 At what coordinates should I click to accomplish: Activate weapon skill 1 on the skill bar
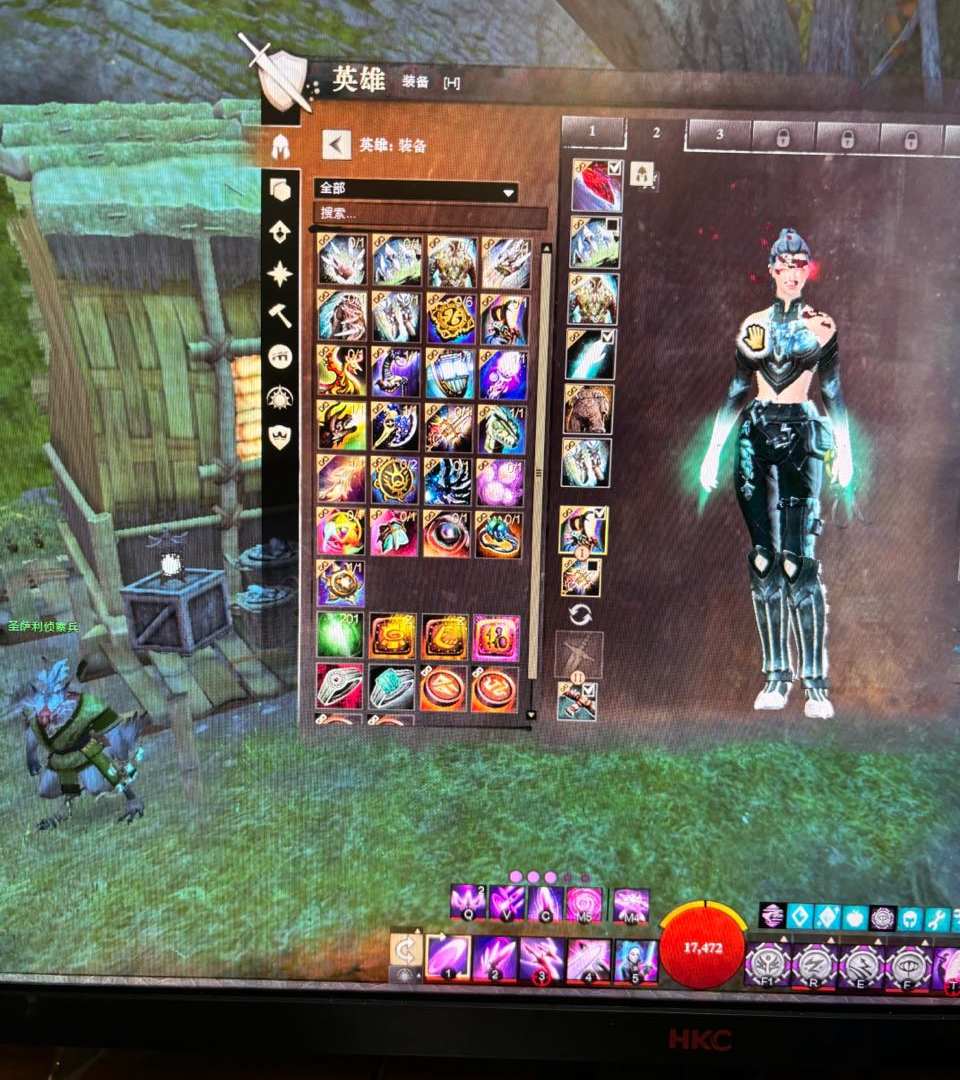click(x=447, y=958)
